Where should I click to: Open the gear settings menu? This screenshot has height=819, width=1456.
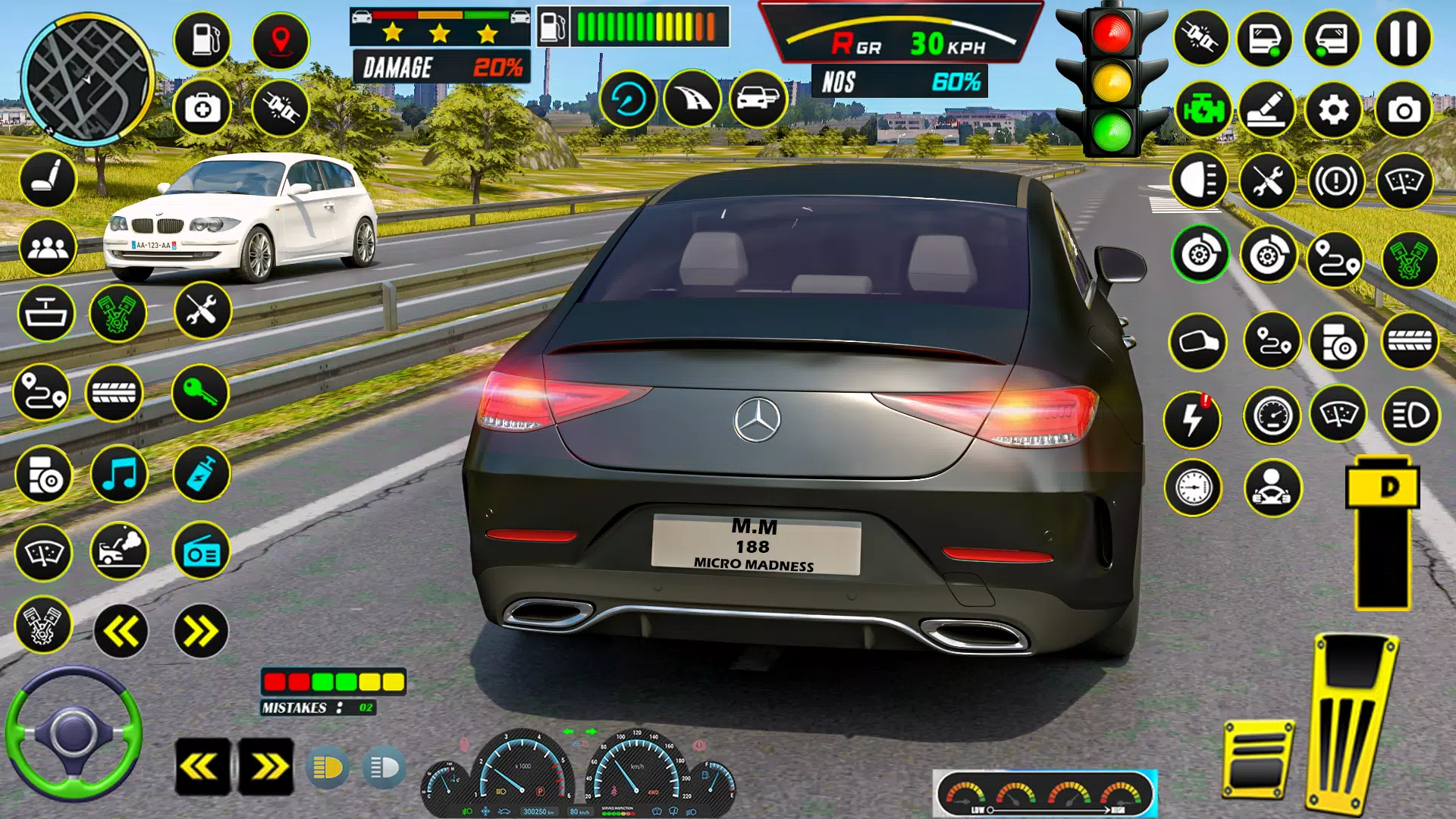[1334, 111]
